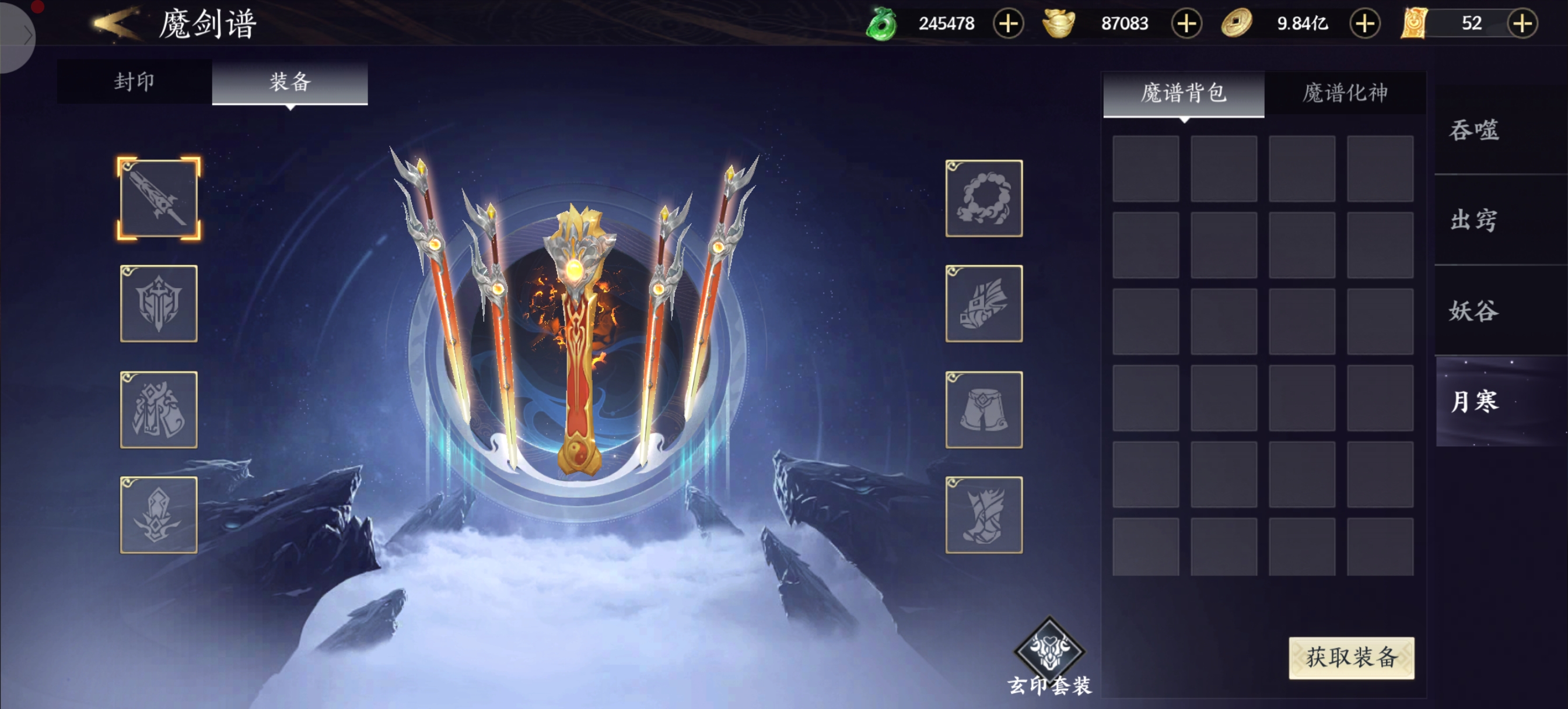Choose the 出穹 side category
This screenshot has height=709, width=1568.
point(1473,220)
